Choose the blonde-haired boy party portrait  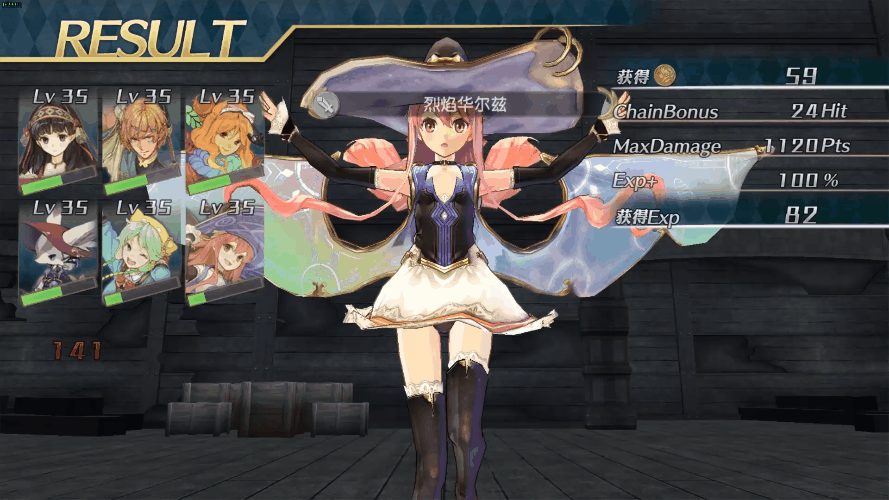pos(143,140)
